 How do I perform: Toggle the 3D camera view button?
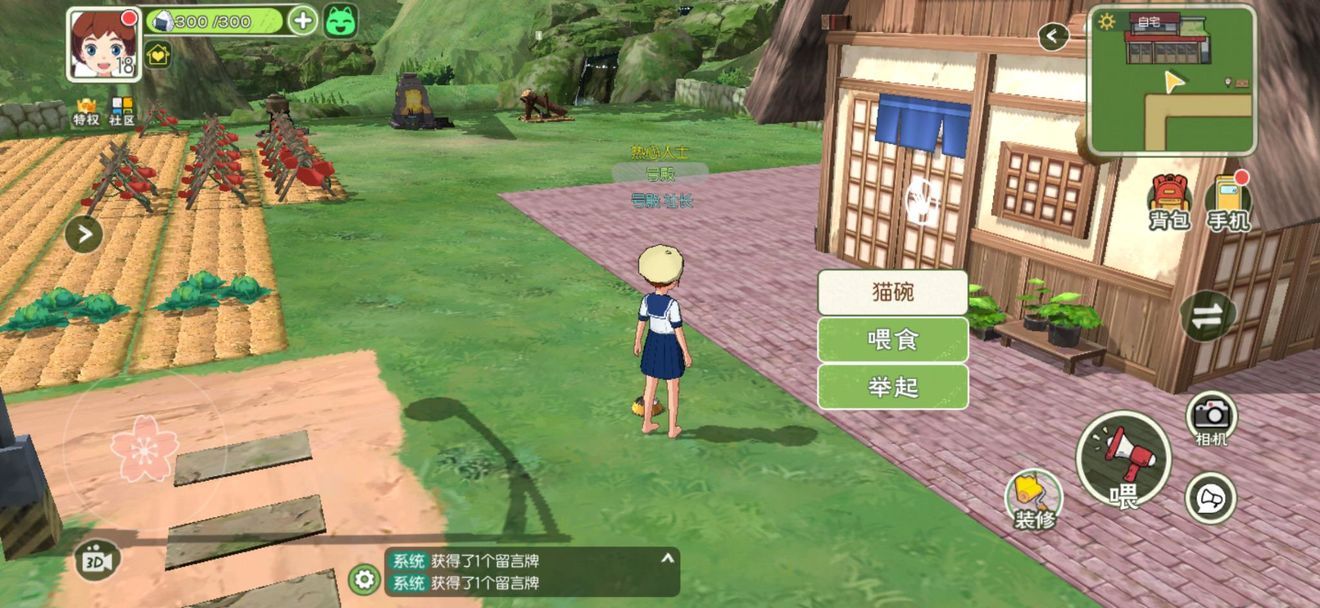pos(97,560)
